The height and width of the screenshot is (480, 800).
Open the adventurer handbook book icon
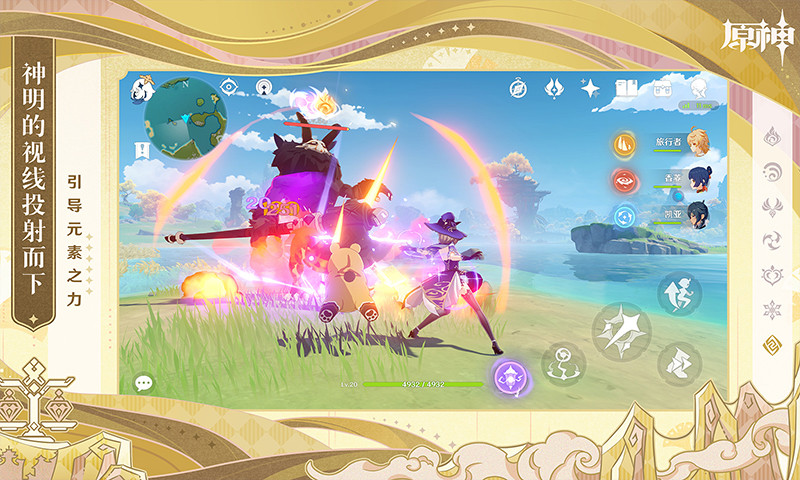click(627, 88)
